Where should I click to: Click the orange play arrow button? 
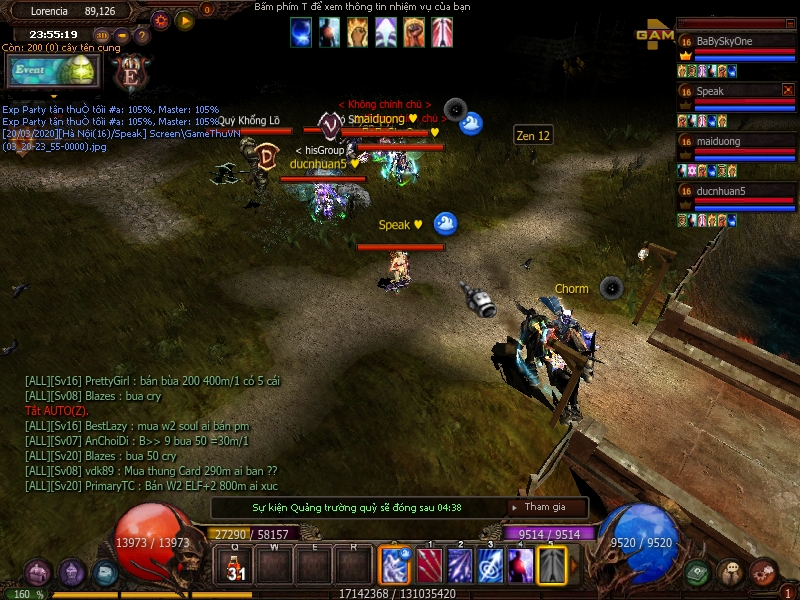pyautogui.click(x=185, y=20)
